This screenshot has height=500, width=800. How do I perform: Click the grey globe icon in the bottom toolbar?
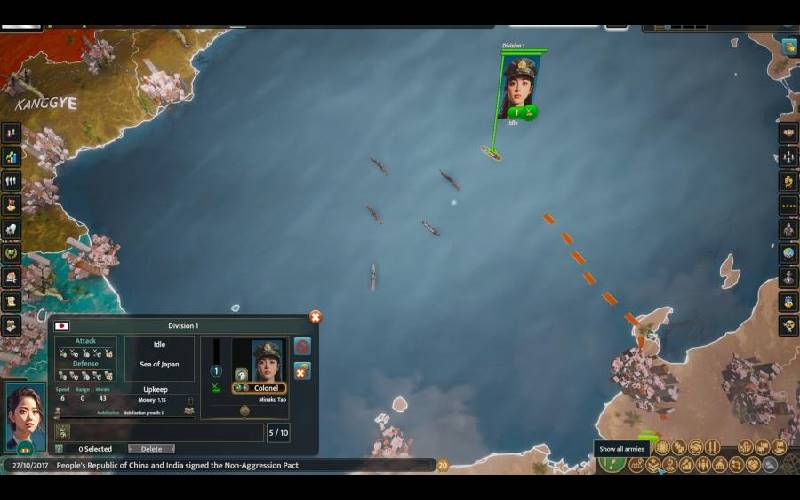pos(770,464)
